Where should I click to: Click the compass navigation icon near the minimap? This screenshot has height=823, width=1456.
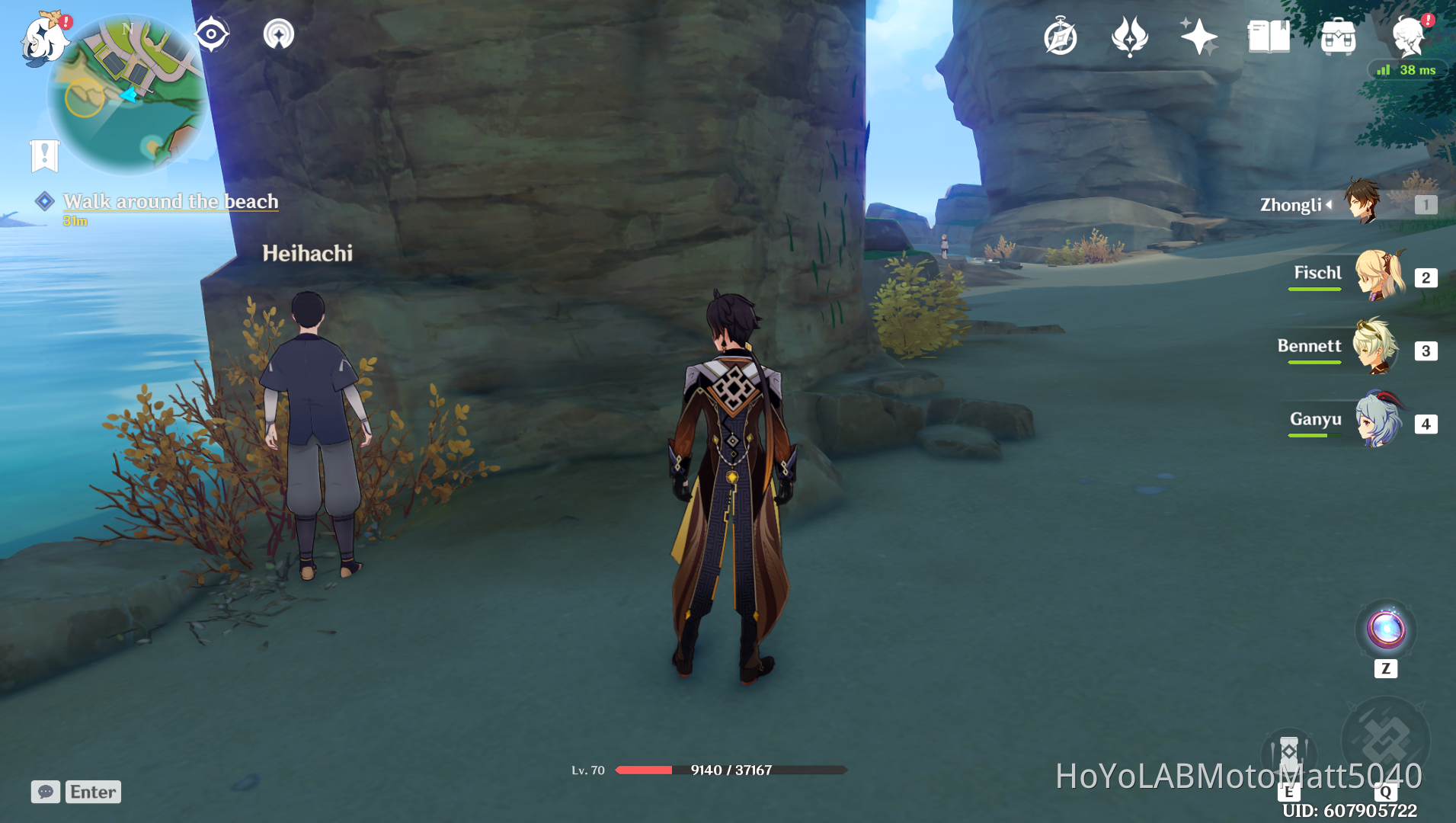pyautogui.click(x=211, y=33)
